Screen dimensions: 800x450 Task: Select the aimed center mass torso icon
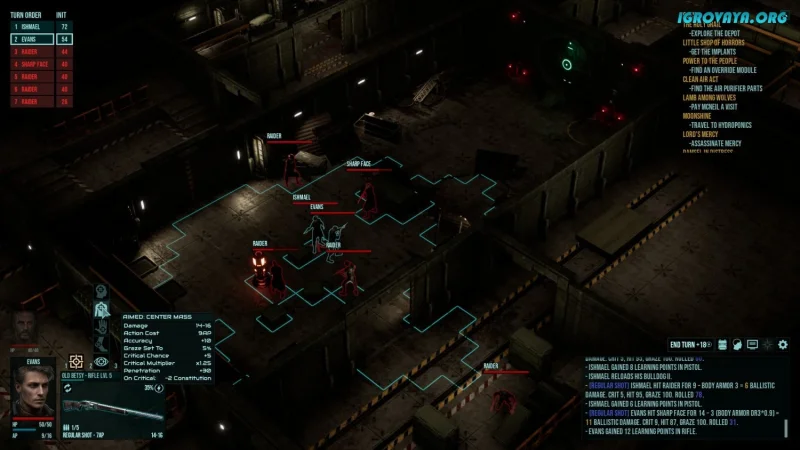click(x=101, y=309)
